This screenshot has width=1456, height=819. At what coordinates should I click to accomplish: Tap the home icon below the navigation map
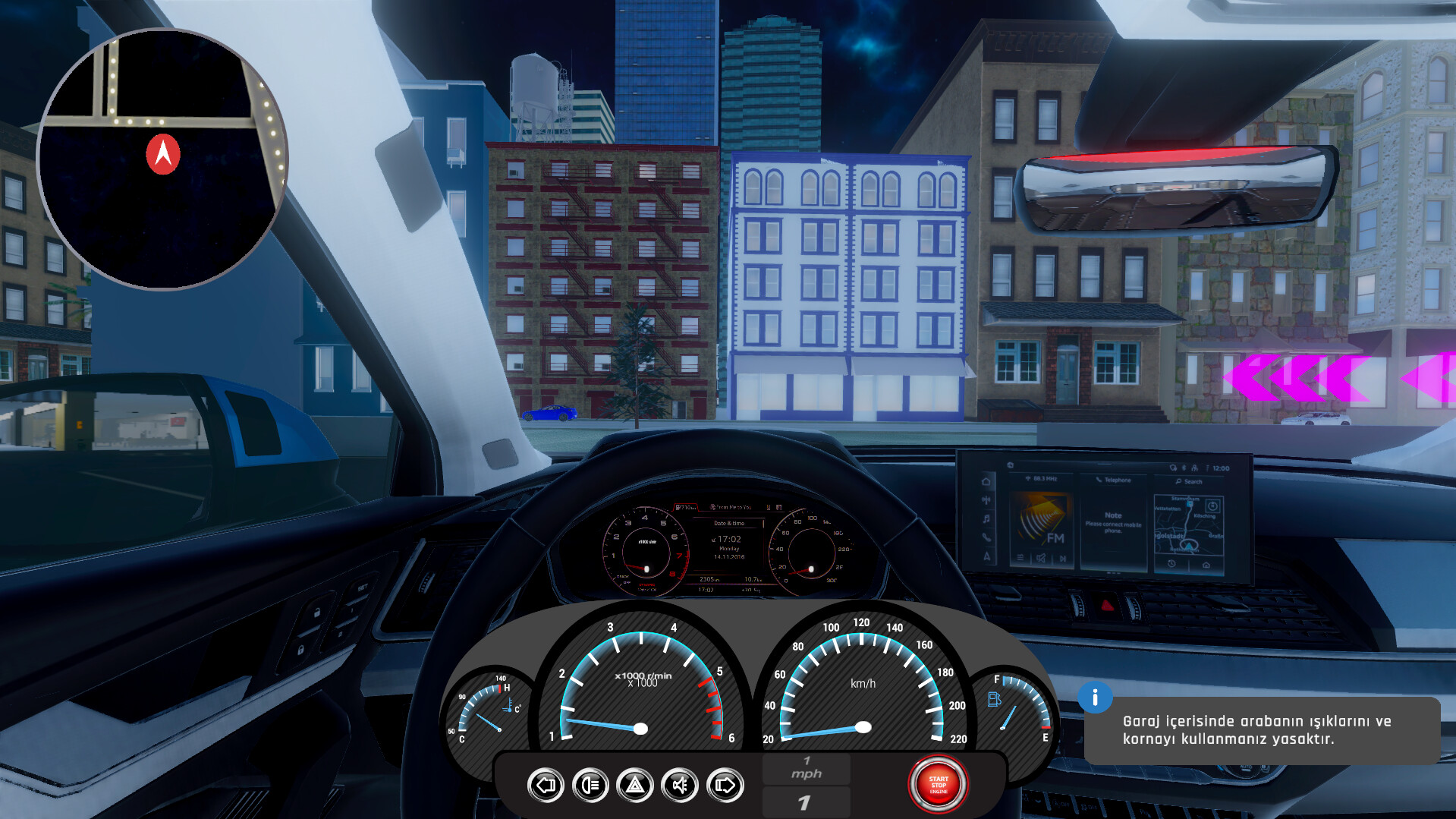click(1206, 563)
